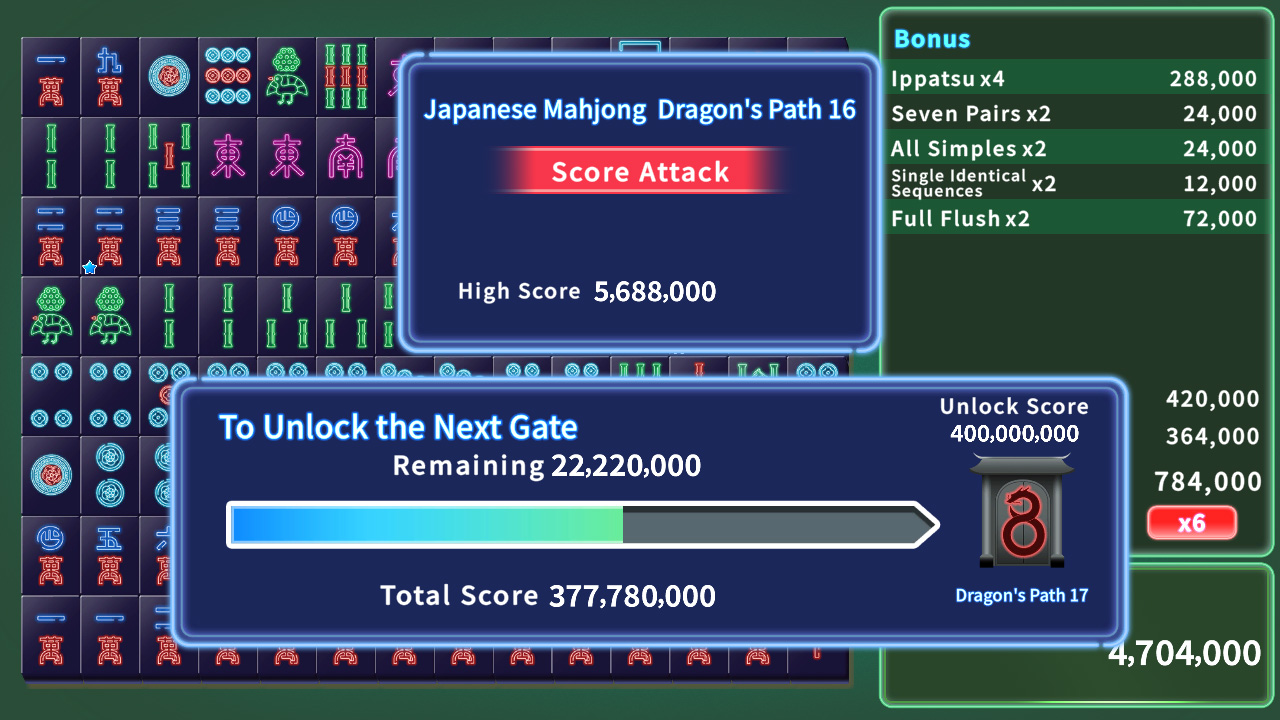Screen dimensions: 1280x720
Task: Select the red One of Circles medallion tile
Action: pyautogui.click(x=169, y=73)
